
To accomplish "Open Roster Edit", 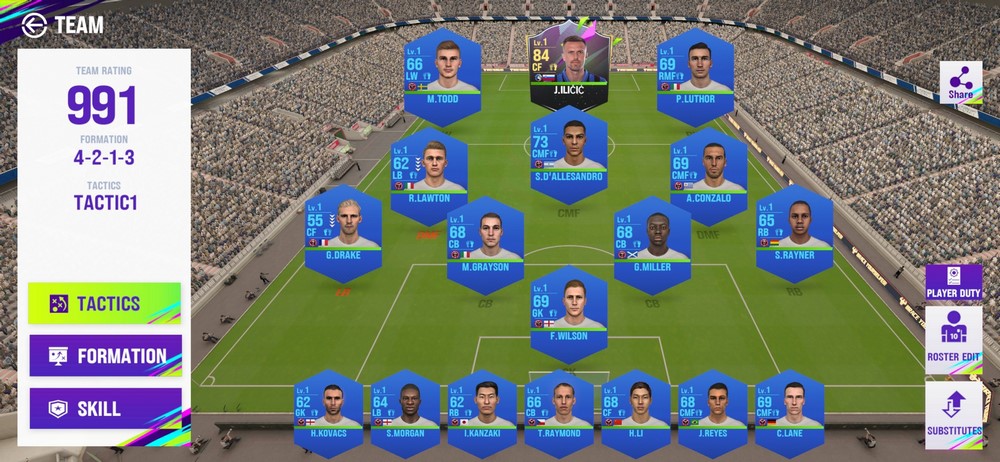I will tap(953, 341).
